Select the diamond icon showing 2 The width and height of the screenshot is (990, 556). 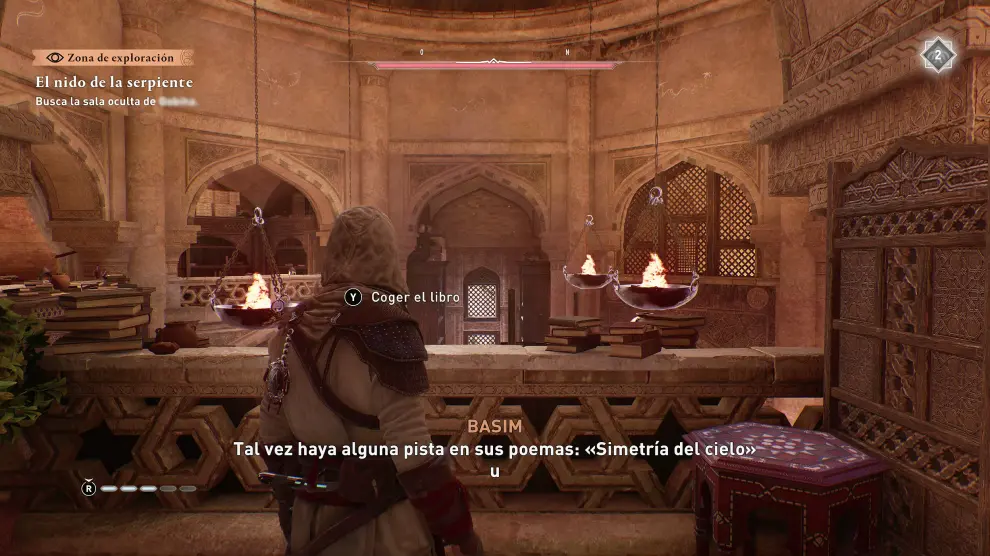(x=937, y=56)
